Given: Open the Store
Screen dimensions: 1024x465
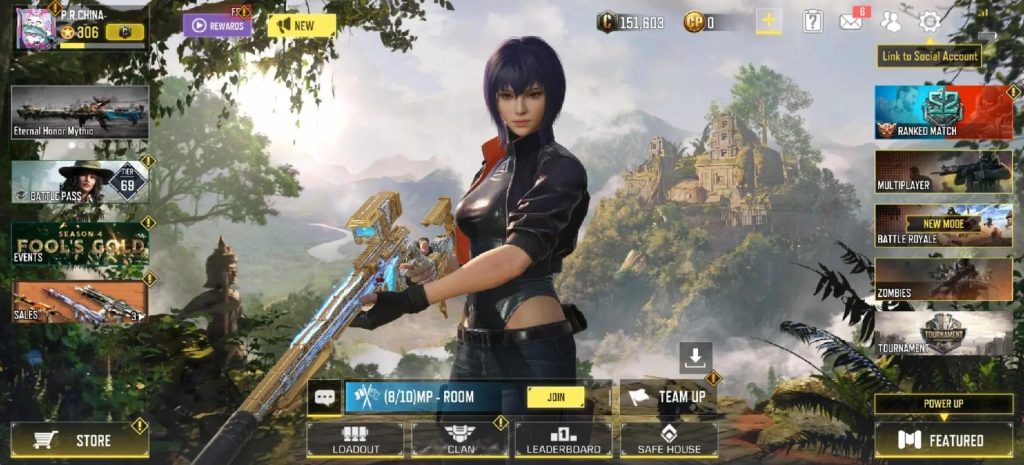Looking at the screenshot, I should (80, 439).
